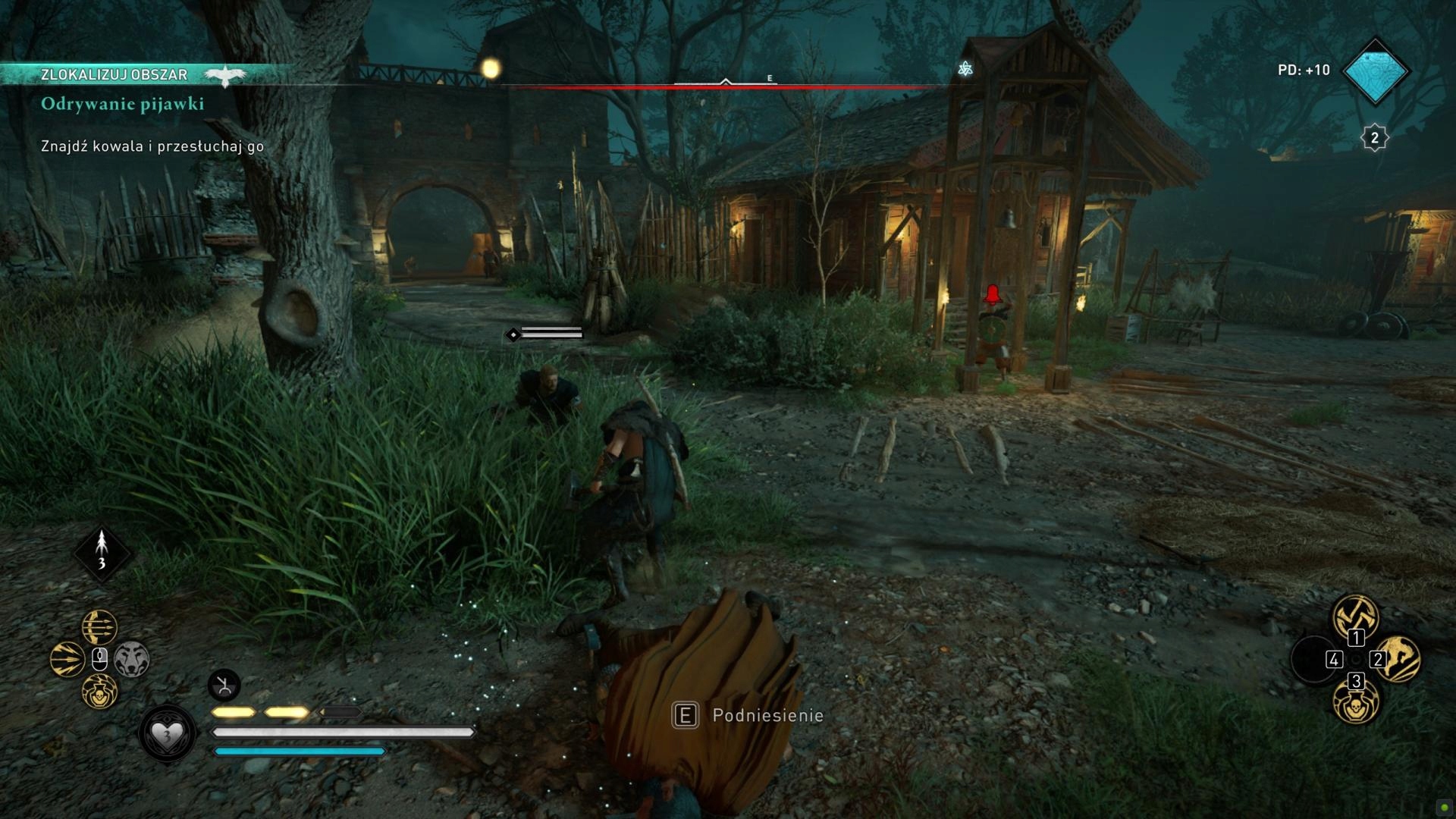
Task: Select the rune status icon above the adrenaline bar
Action: (x=224, y=686)
